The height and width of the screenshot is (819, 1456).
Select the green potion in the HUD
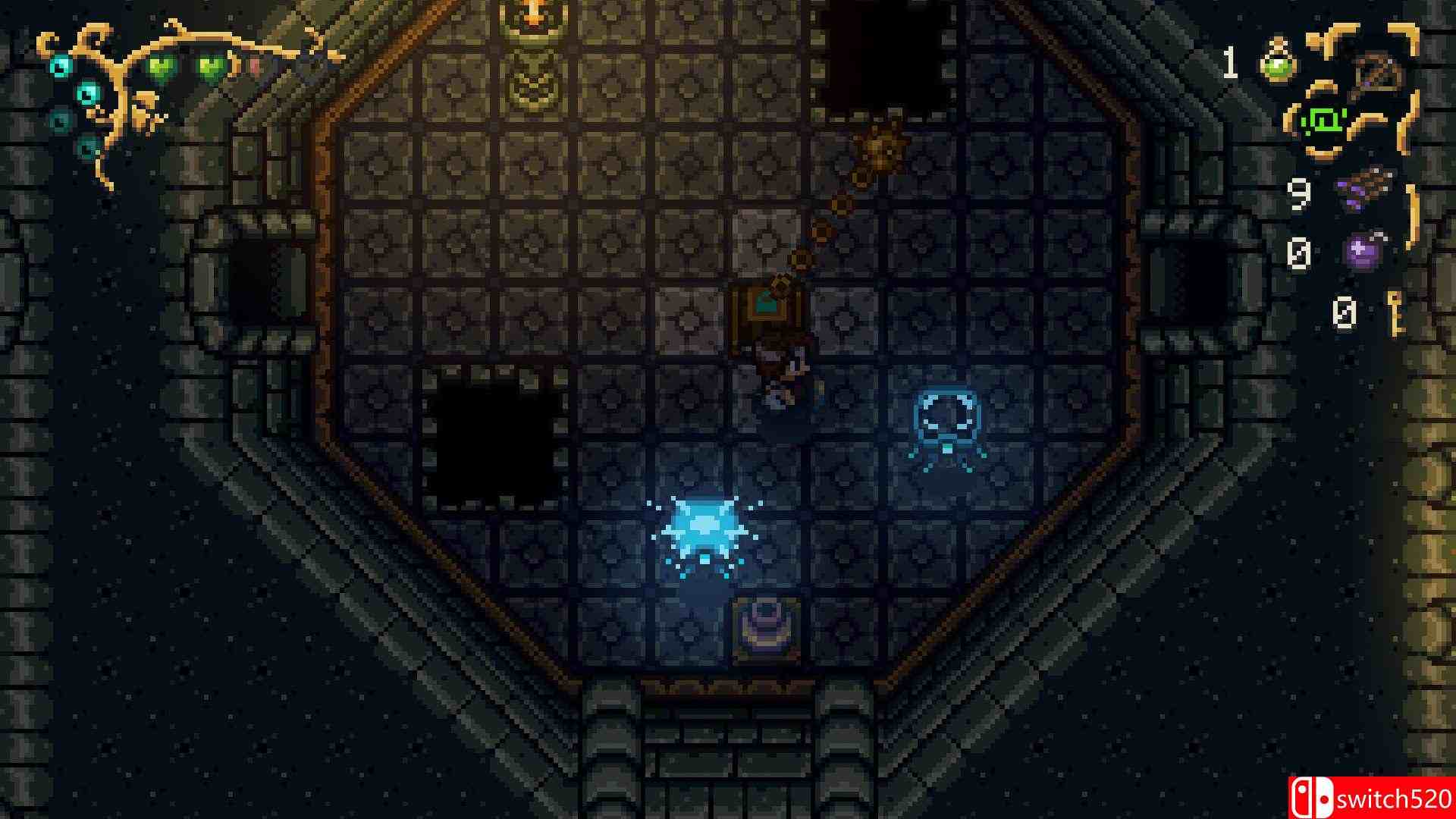[1277, 61]
